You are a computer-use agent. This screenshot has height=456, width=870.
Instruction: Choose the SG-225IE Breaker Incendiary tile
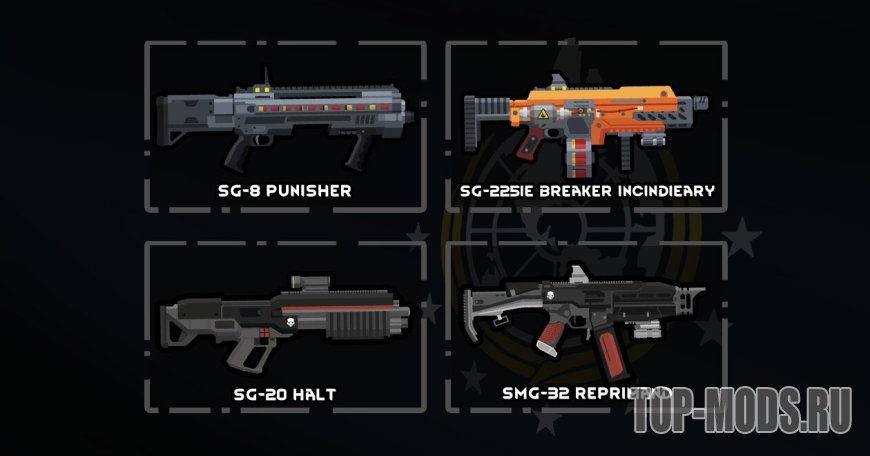pyautogui.click(x=585, y=125)
